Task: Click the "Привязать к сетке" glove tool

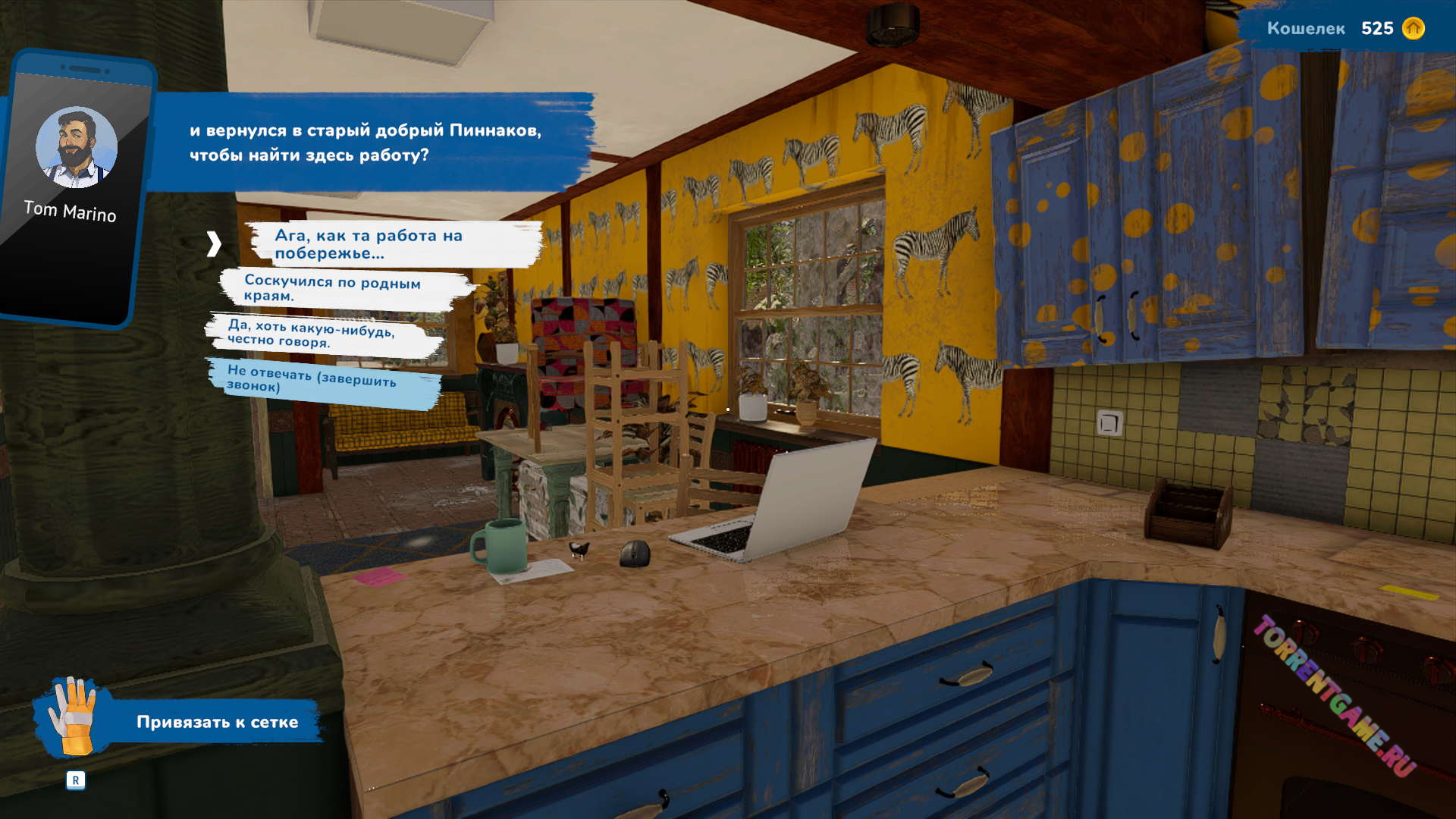Action: coord(72,717)
